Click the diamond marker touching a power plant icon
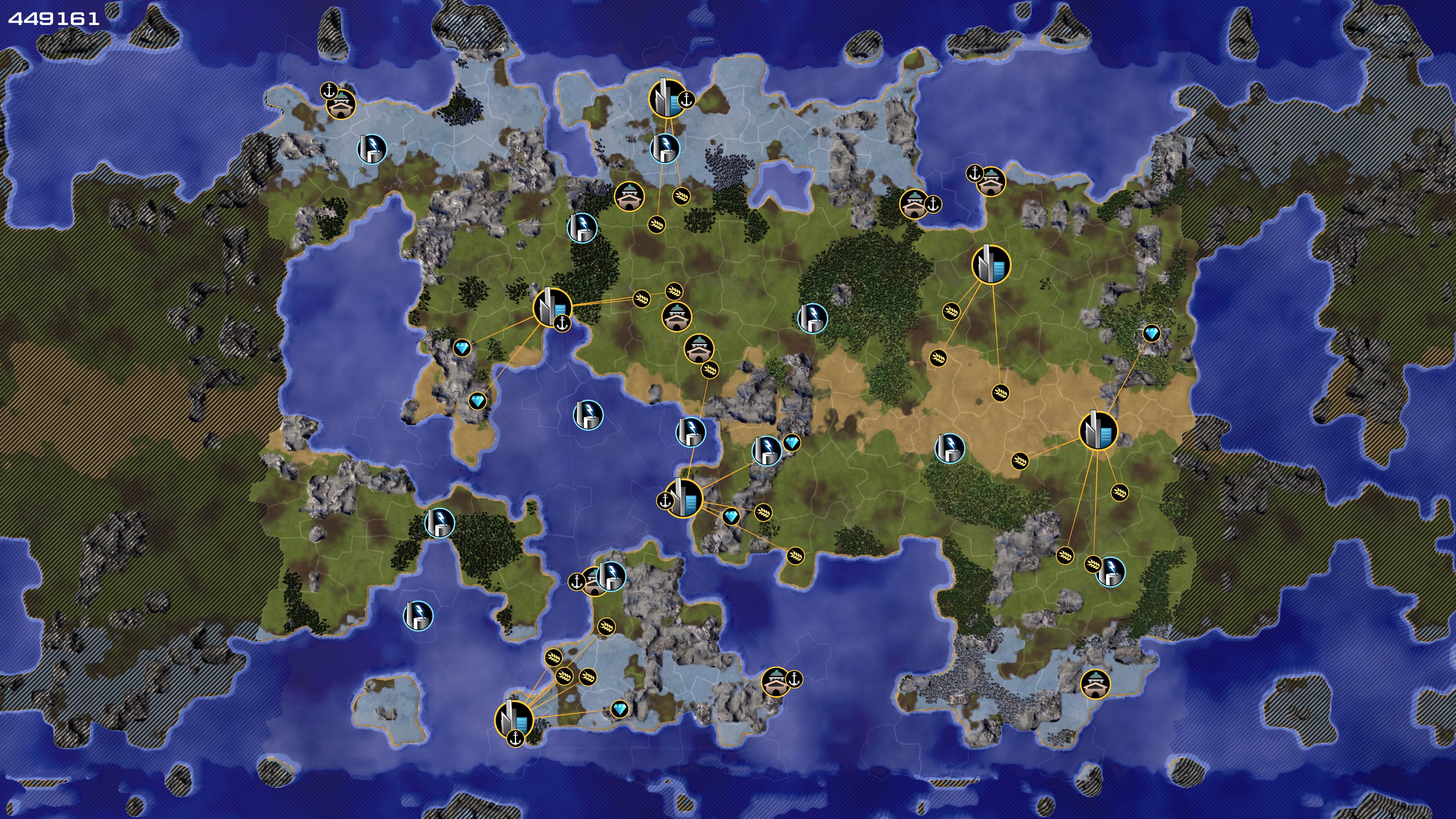The height and width of the screenshot is (819, 1456). coord(791,442)
